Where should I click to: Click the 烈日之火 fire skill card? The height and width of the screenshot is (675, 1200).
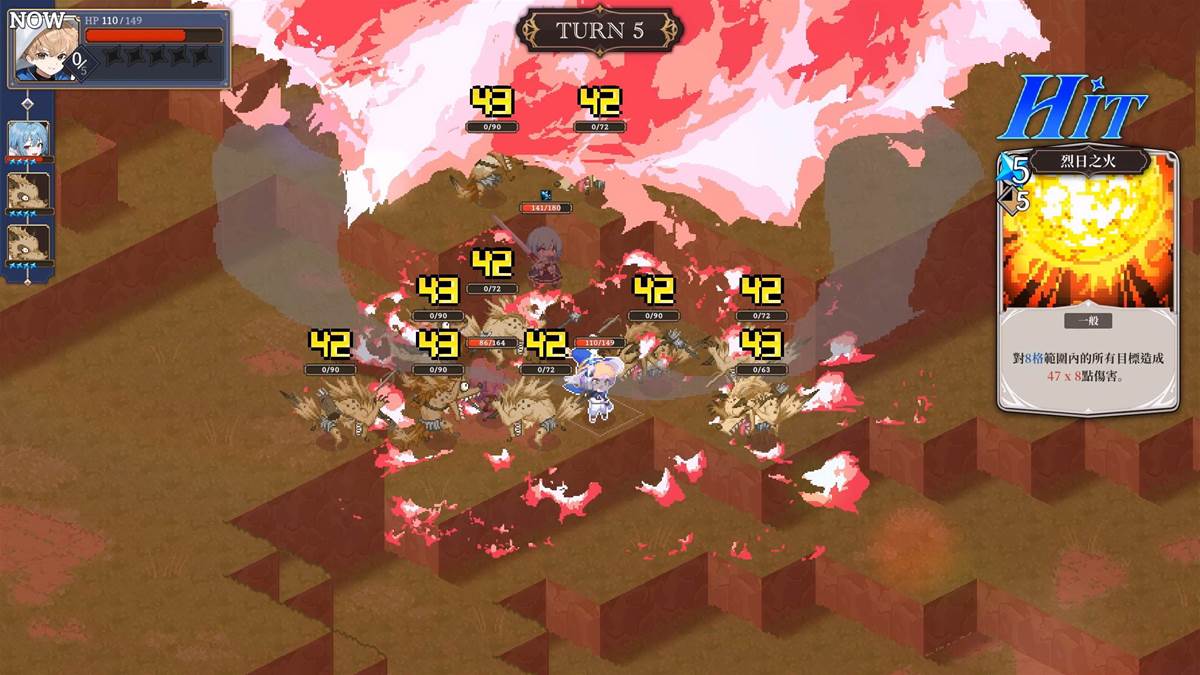coord(1085,280)
